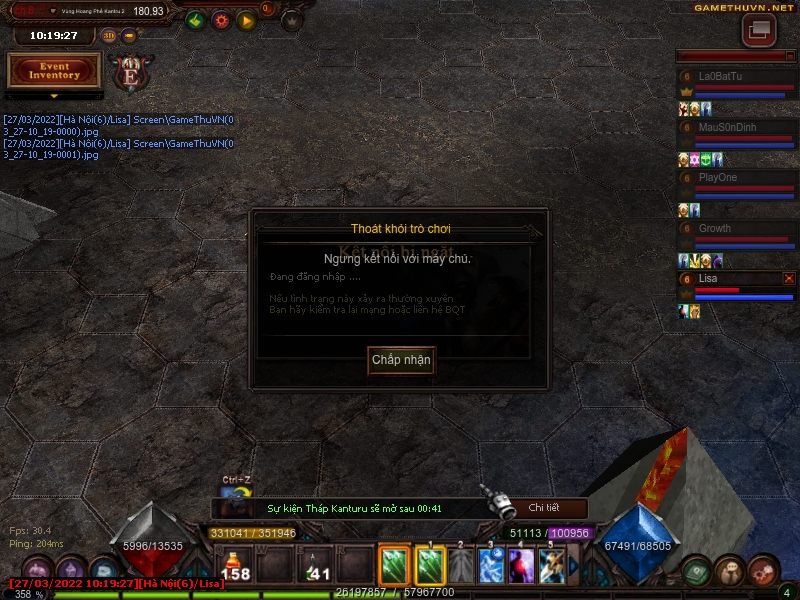Click the dark crown icon button
This screenshot has height=600, width=800.
click(292, 20)
